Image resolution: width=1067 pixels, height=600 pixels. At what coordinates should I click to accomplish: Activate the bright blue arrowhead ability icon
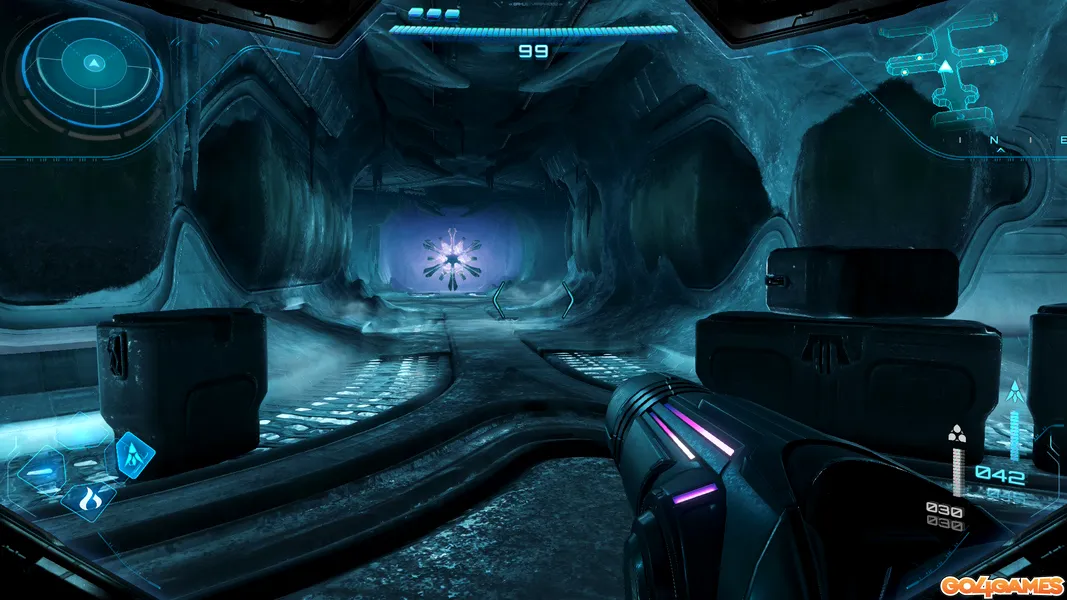131,455
